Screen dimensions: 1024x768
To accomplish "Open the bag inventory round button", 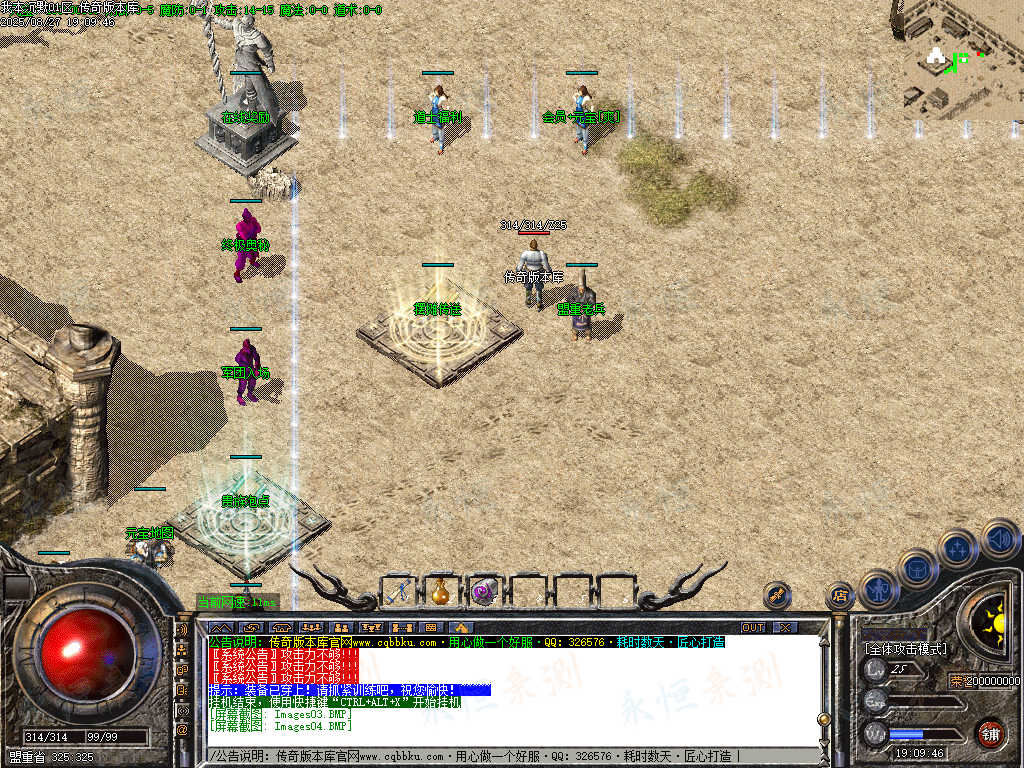I will coord(918,568).
